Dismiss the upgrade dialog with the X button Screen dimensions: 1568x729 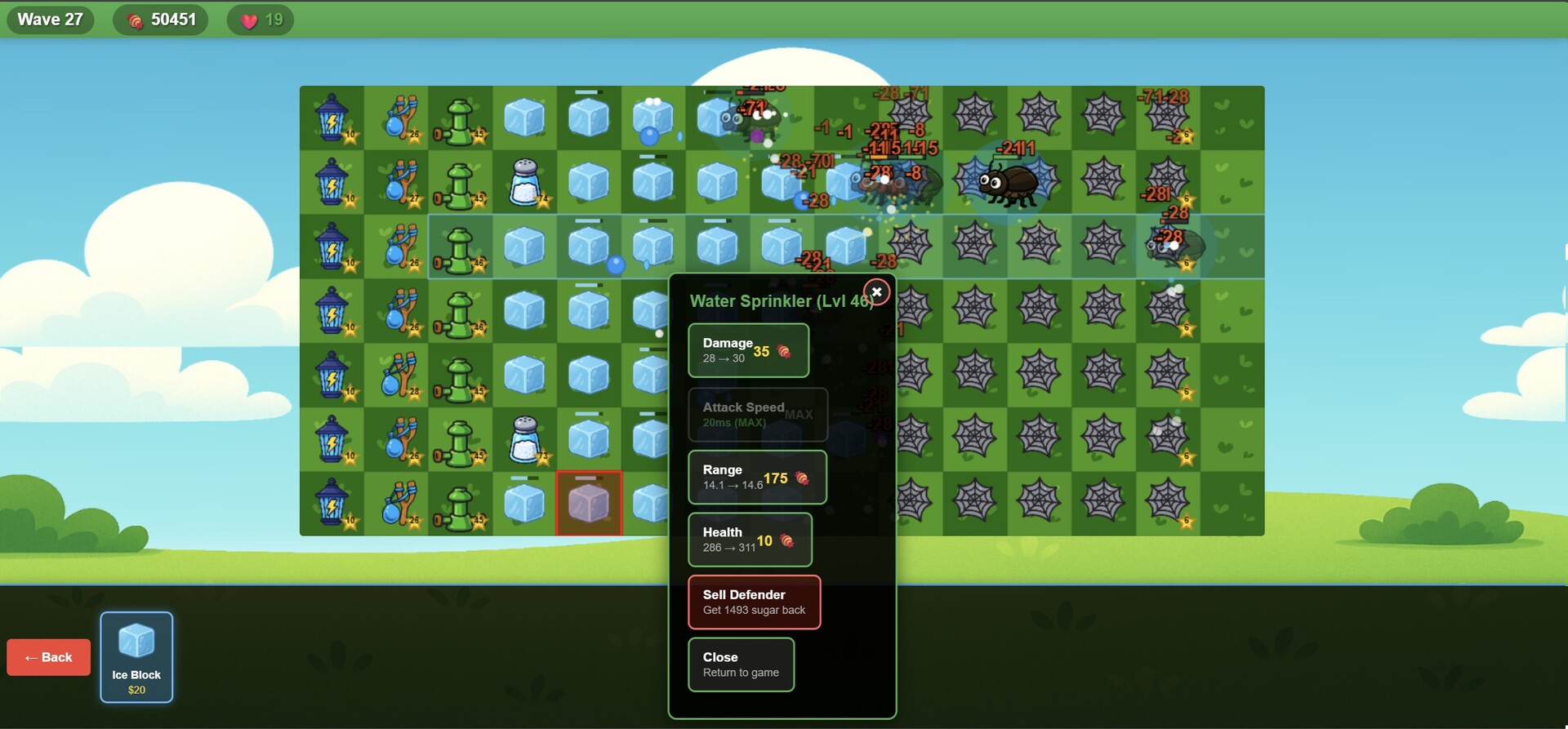coord(876,291)
